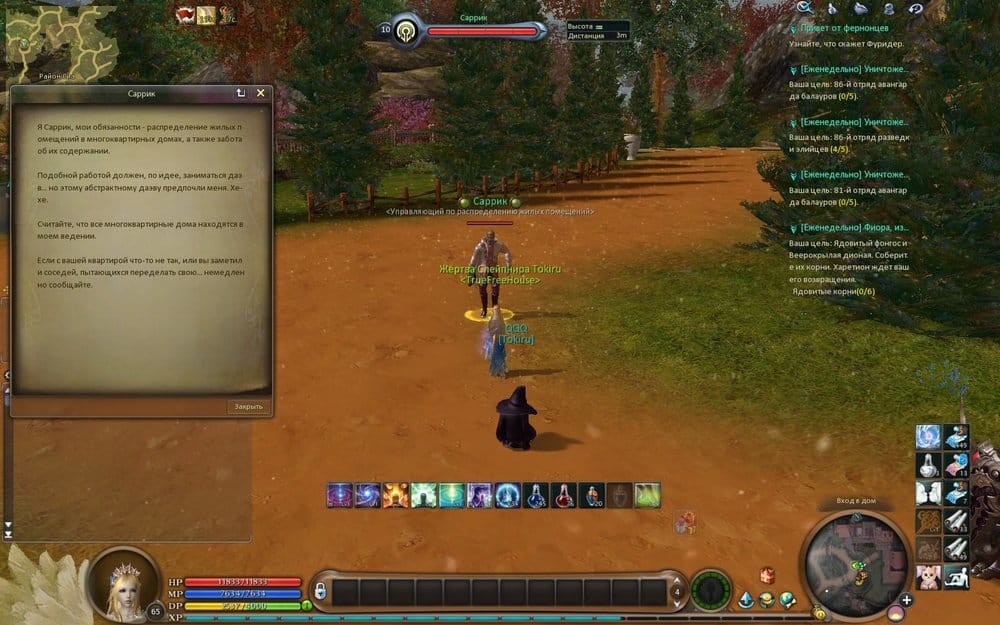Use the blue mana potion on hotbar
Screen dimensions: 1000x625
point(537,494)
